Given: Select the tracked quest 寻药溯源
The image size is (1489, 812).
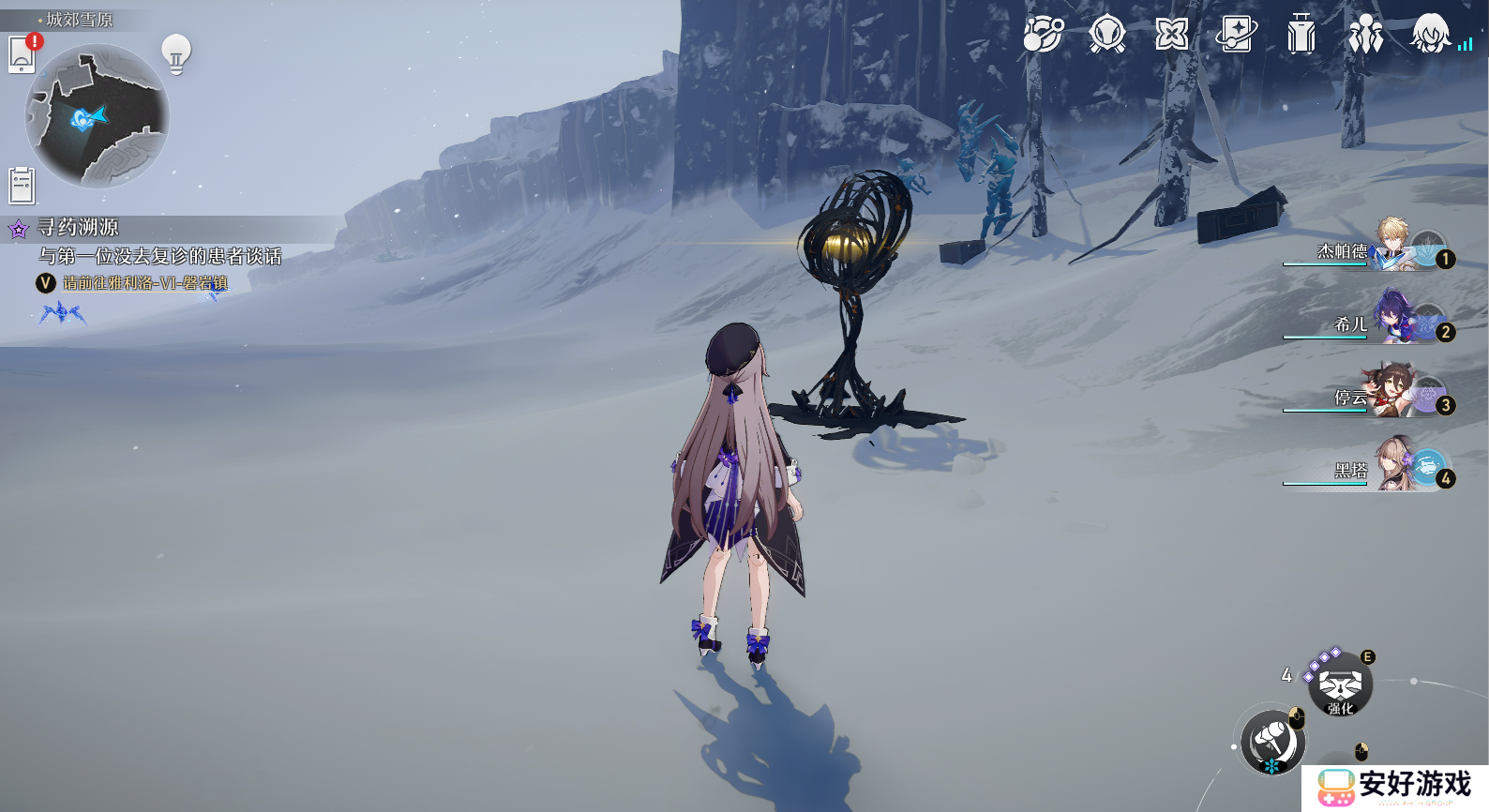Looking at the screenshot, I should [x=79, y=228].
